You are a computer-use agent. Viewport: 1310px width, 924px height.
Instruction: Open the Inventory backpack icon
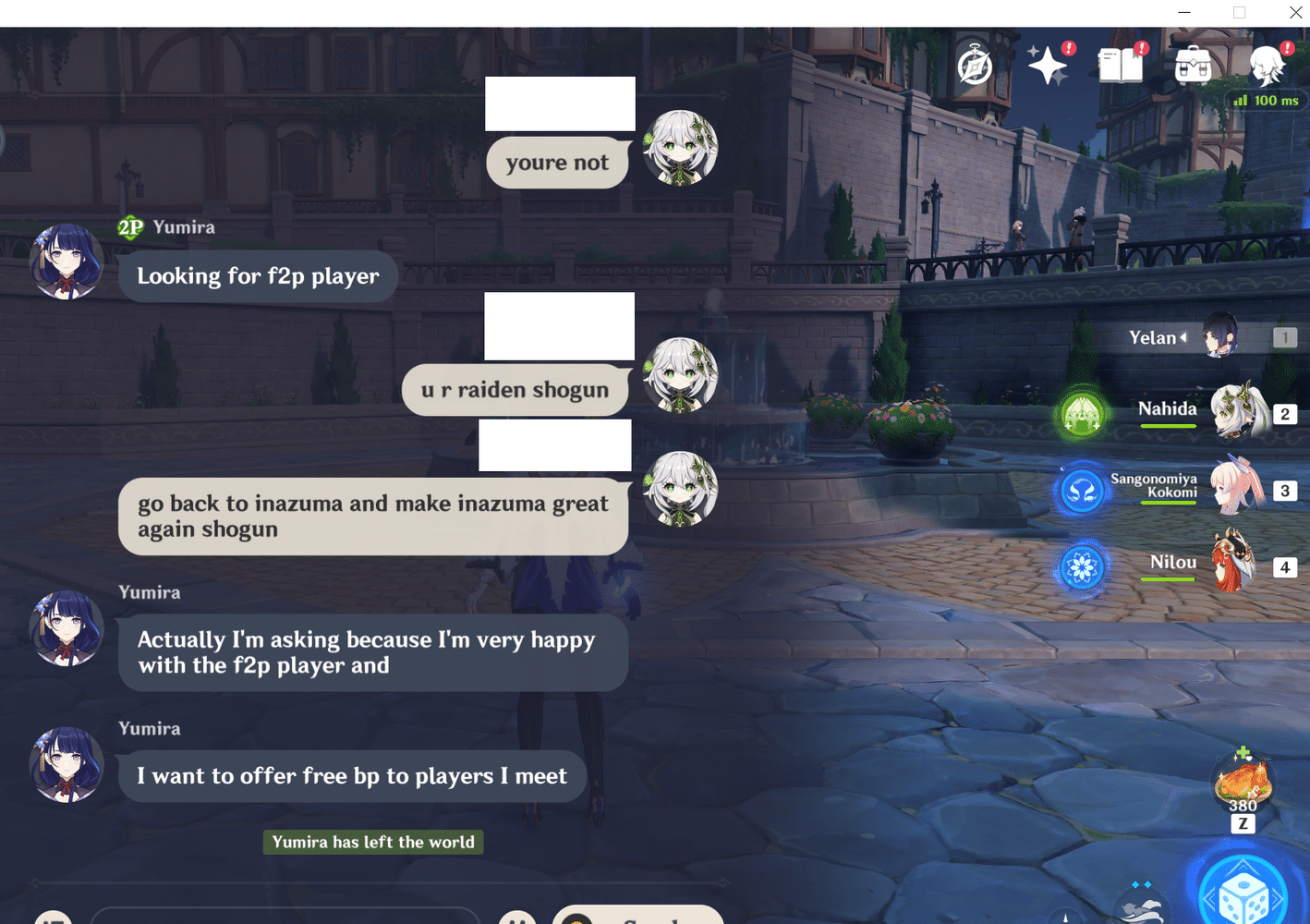coord(1193,65)
